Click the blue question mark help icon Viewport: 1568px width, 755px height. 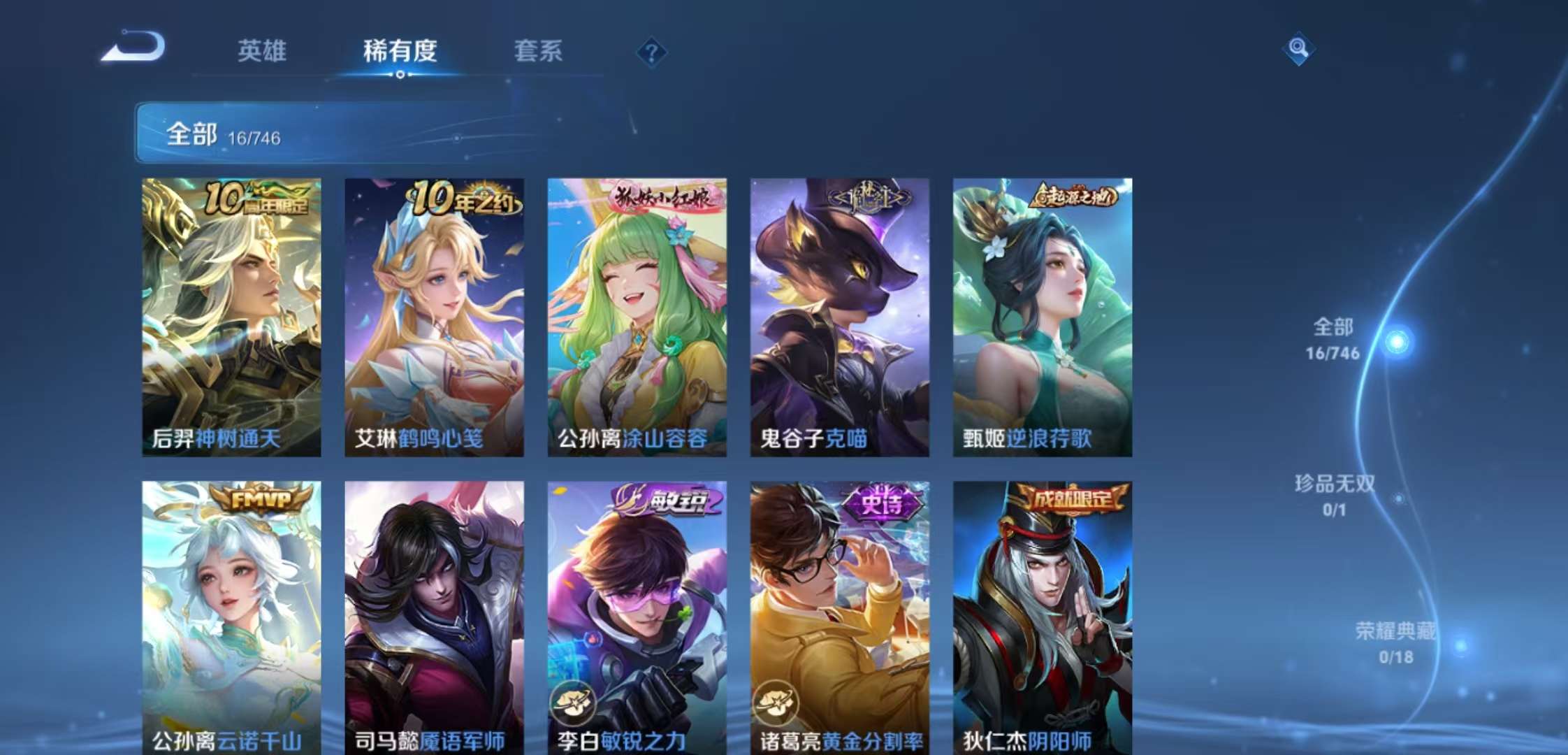[x=651, y=50]
